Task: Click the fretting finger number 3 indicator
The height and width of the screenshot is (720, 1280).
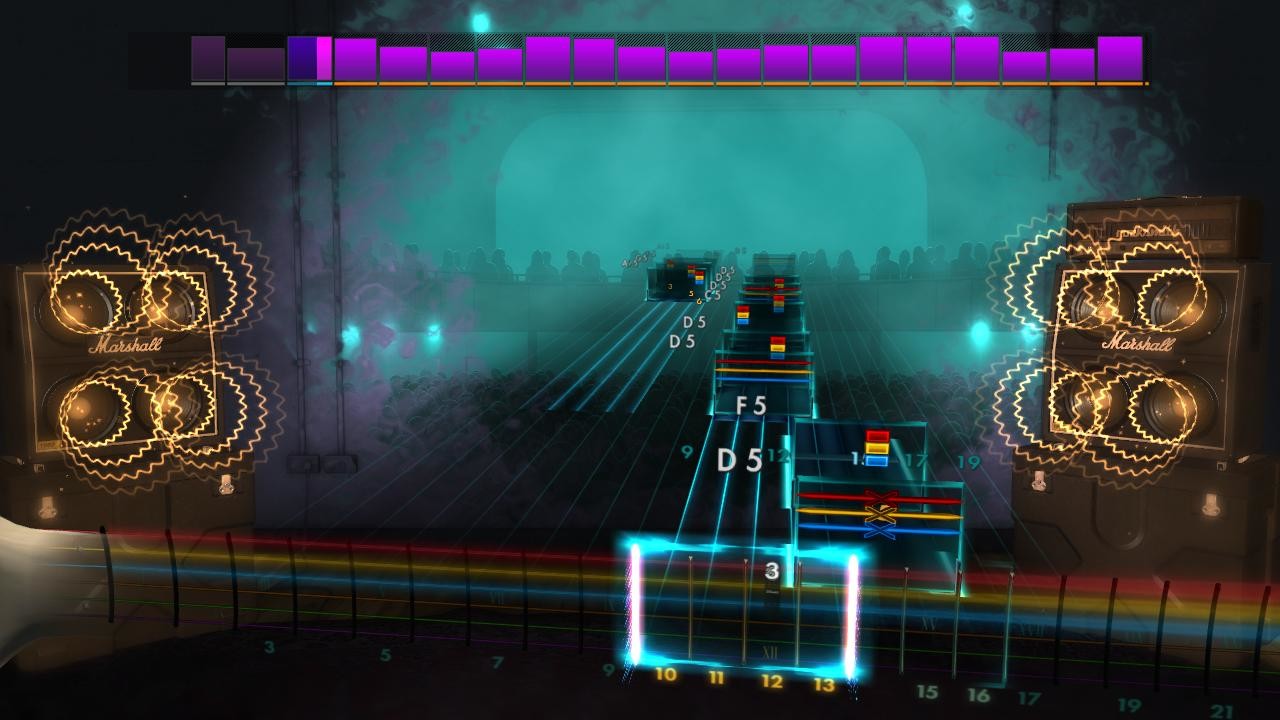Action: point(770,572)
